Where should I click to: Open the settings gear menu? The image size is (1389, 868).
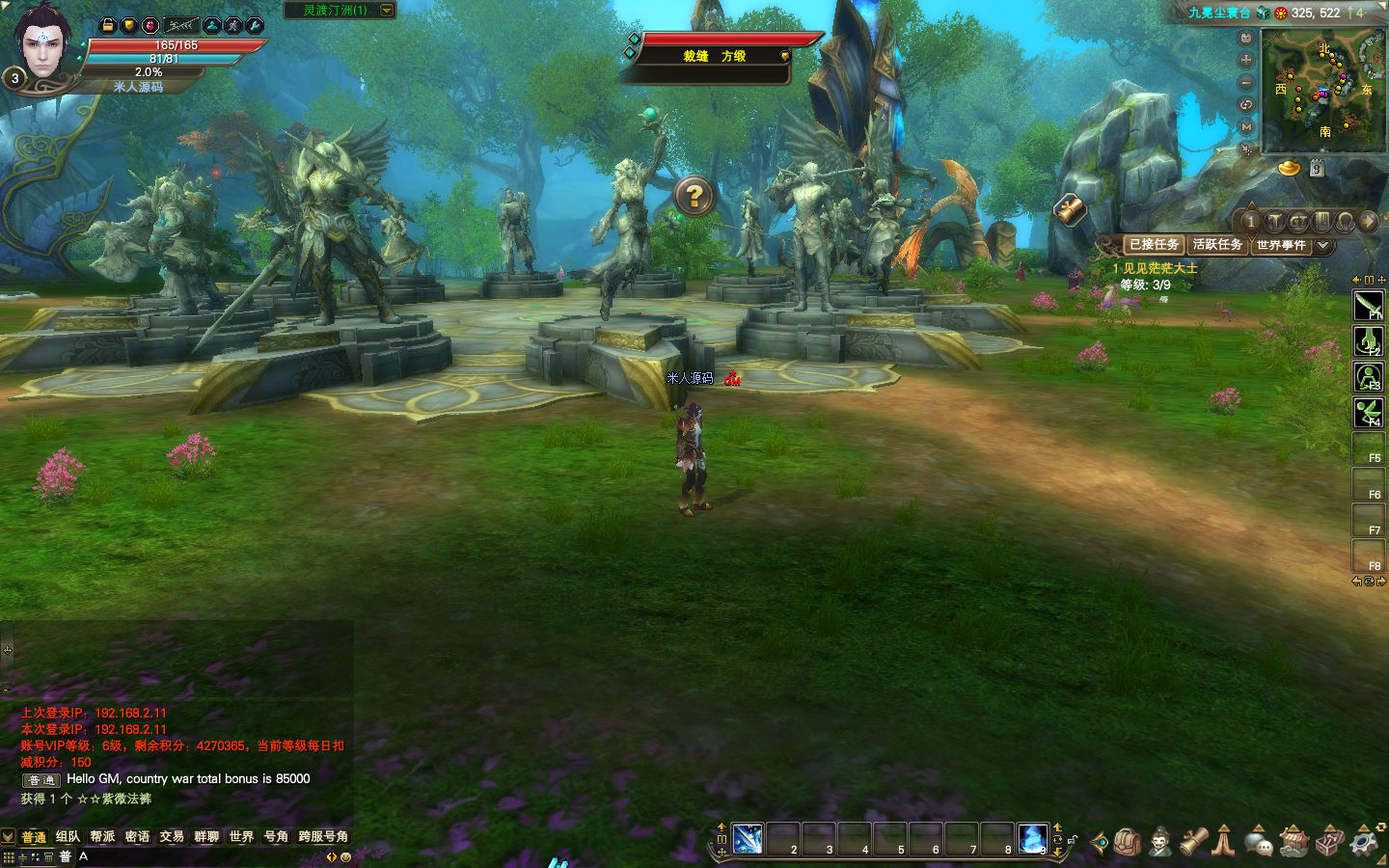pos(1364,842)
